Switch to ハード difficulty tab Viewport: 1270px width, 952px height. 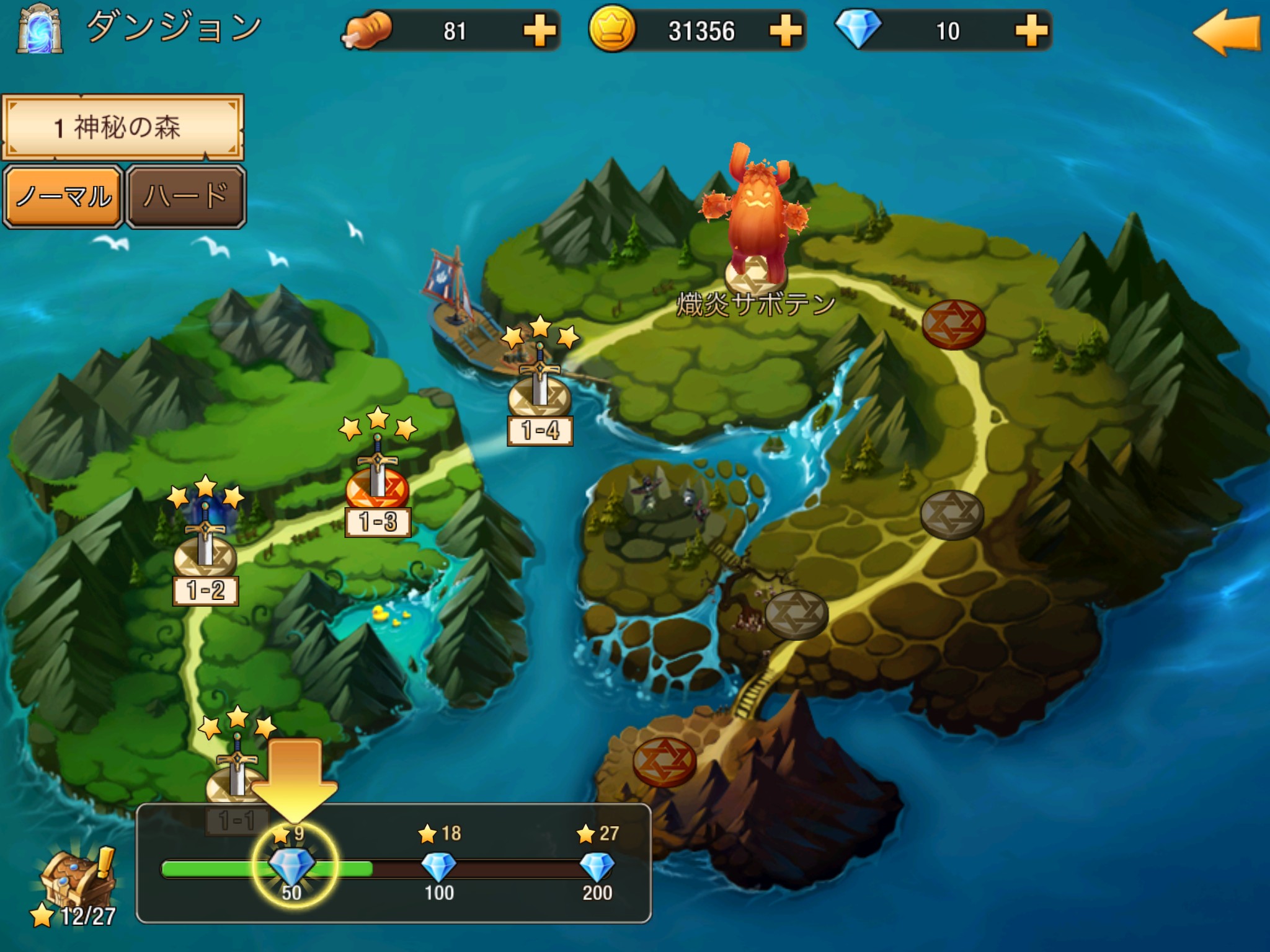pos(186,196)
